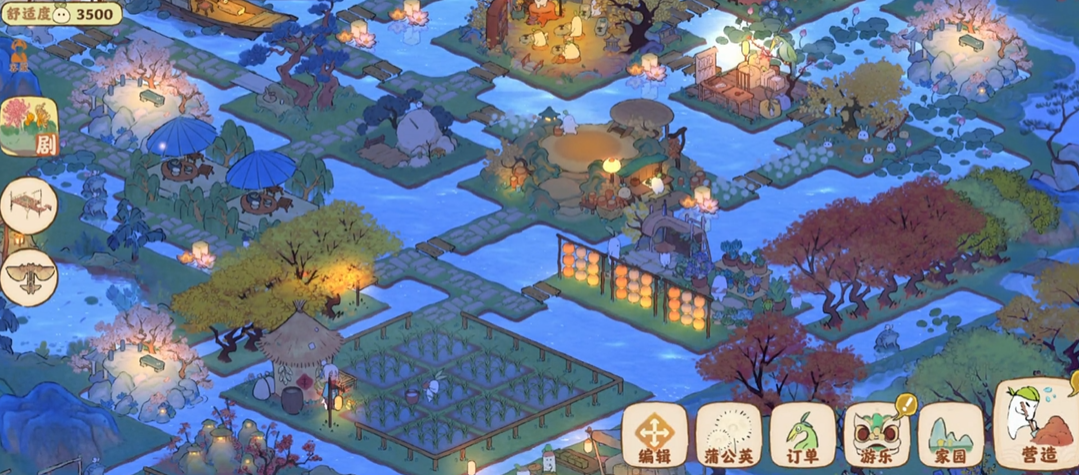Select the 游乐 lion-dance amusement button
Viewport: 1079px width, 475px height.
pos(876,436)
